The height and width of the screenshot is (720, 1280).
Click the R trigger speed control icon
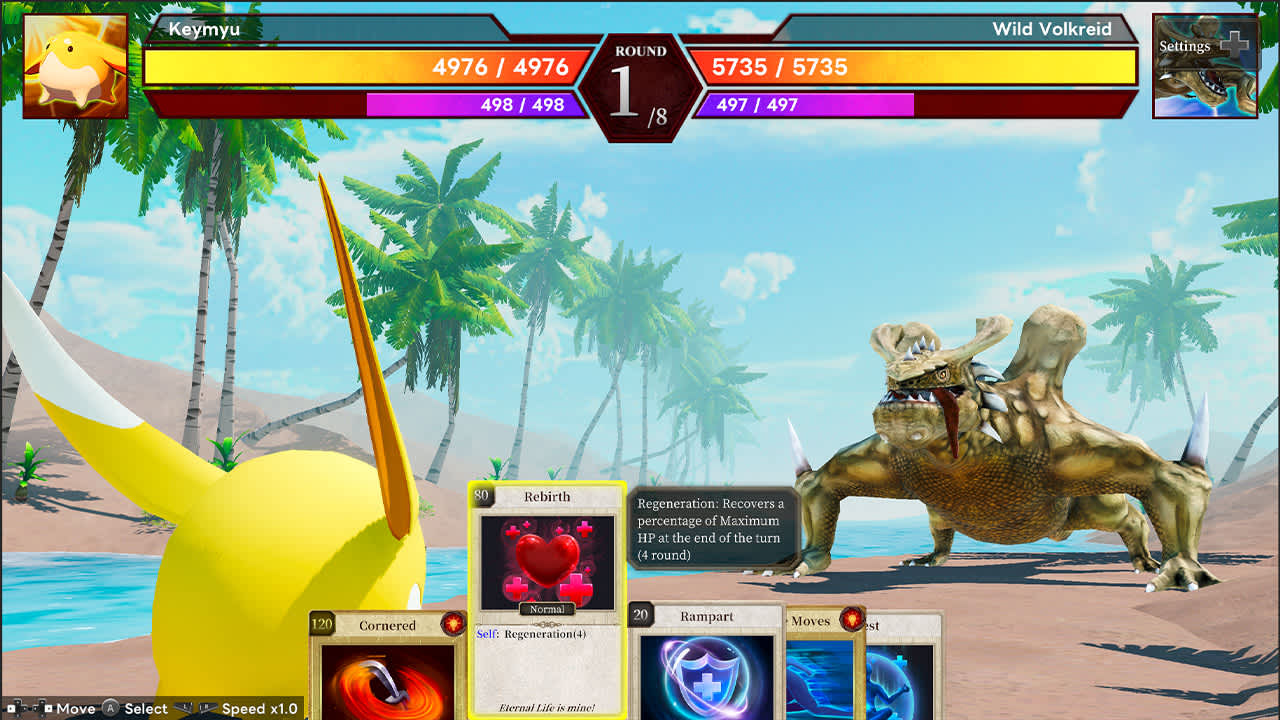click(208, 708)
